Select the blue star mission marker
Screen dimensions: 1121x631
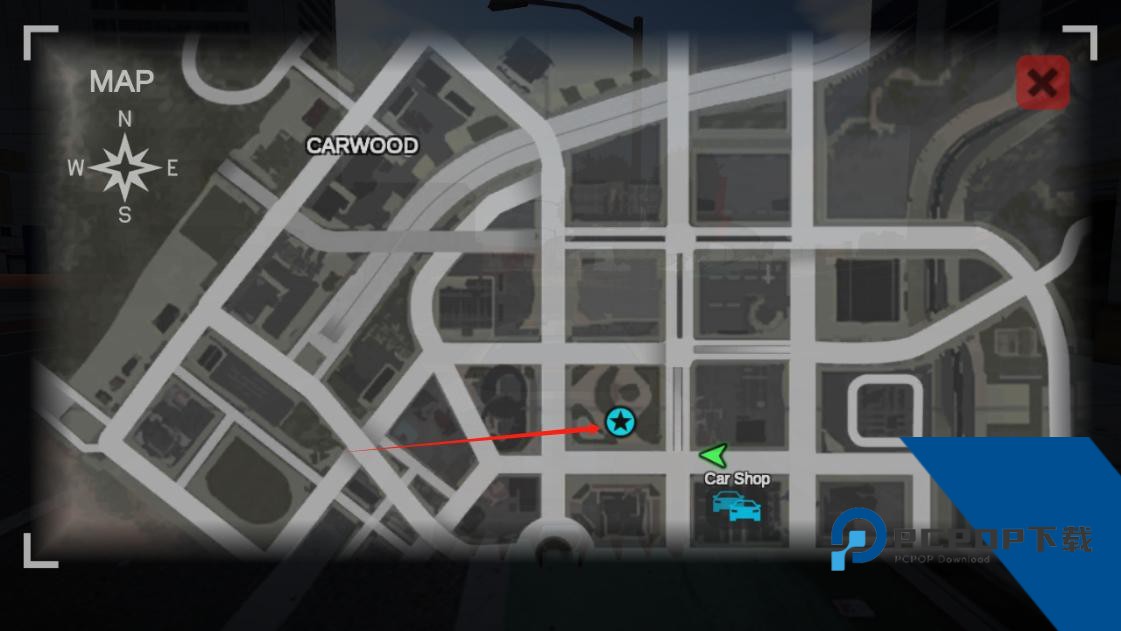621,422
